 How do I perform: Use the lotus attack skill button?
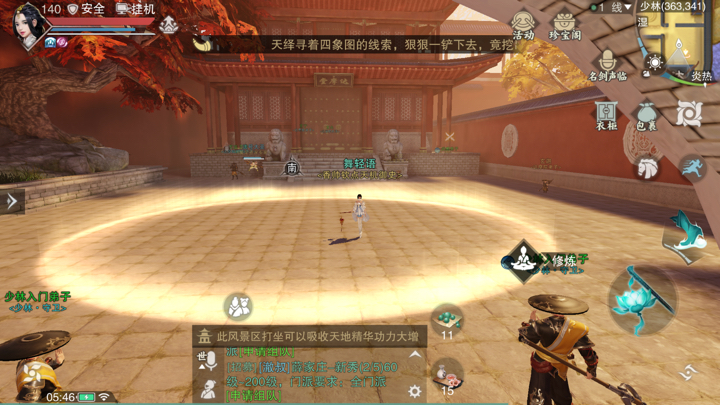(642, 297)
